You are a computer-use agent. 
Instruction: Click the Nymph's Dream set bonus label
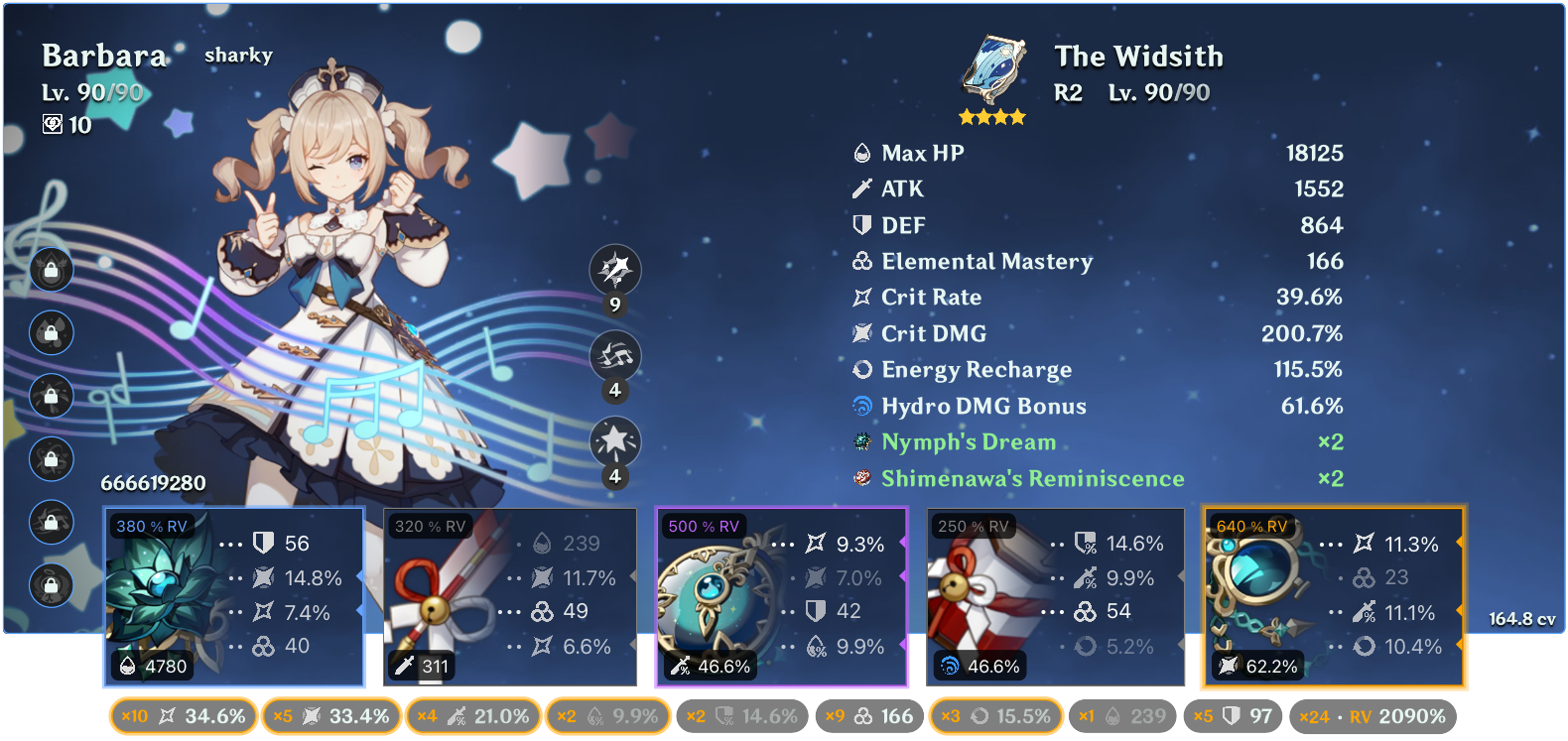click(x=969, y=441)
